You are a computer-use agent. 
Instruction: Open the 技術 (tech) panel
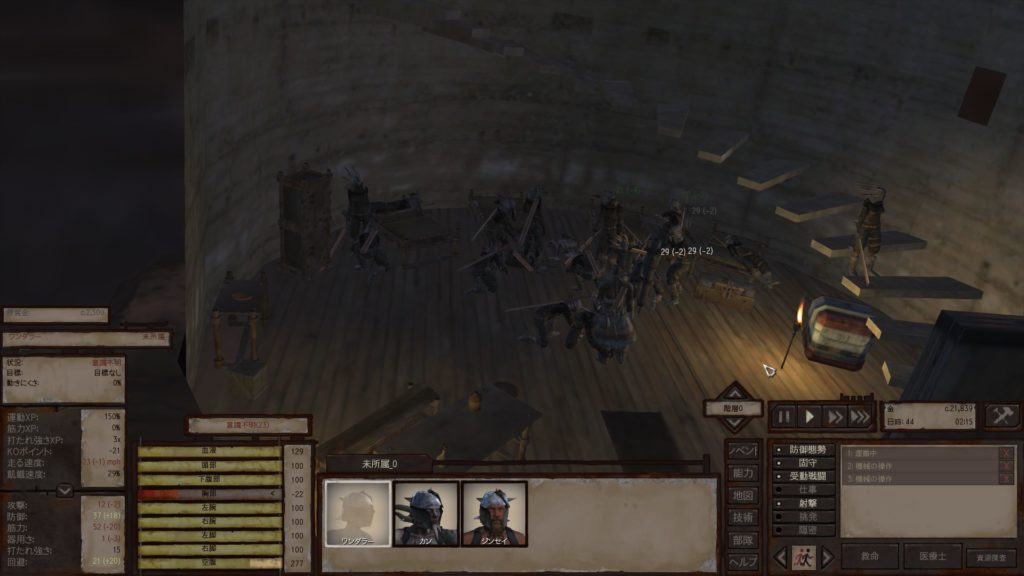click(741, 517)
